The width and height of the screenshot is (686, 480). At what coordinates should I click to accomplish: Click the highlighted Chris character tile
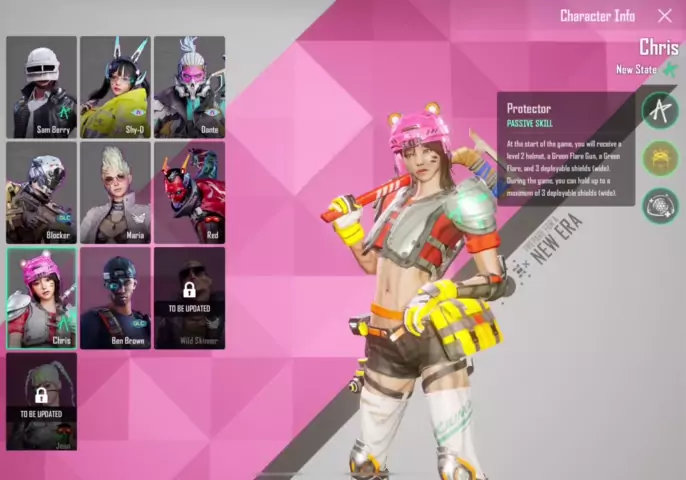(41, 298)
